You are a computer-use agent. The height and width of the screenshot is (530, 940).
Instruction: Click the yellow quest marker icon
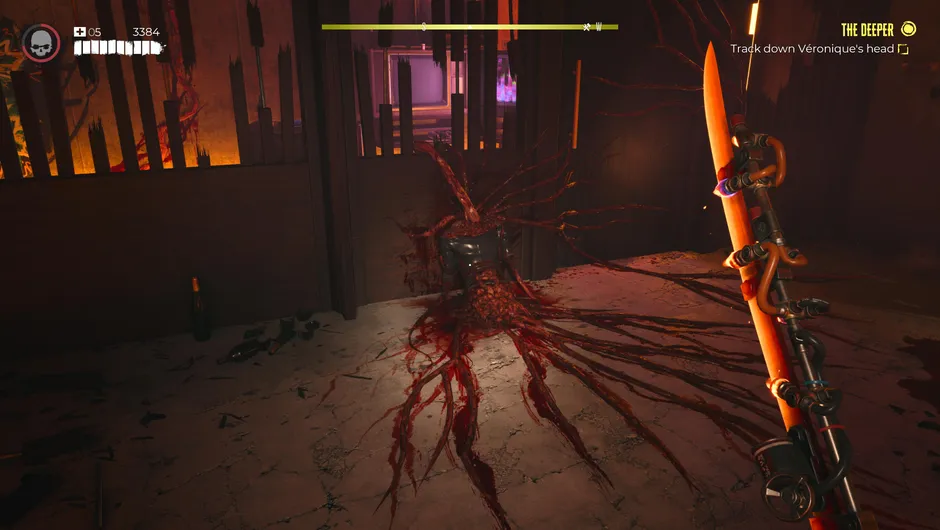[x=908, y=29]
